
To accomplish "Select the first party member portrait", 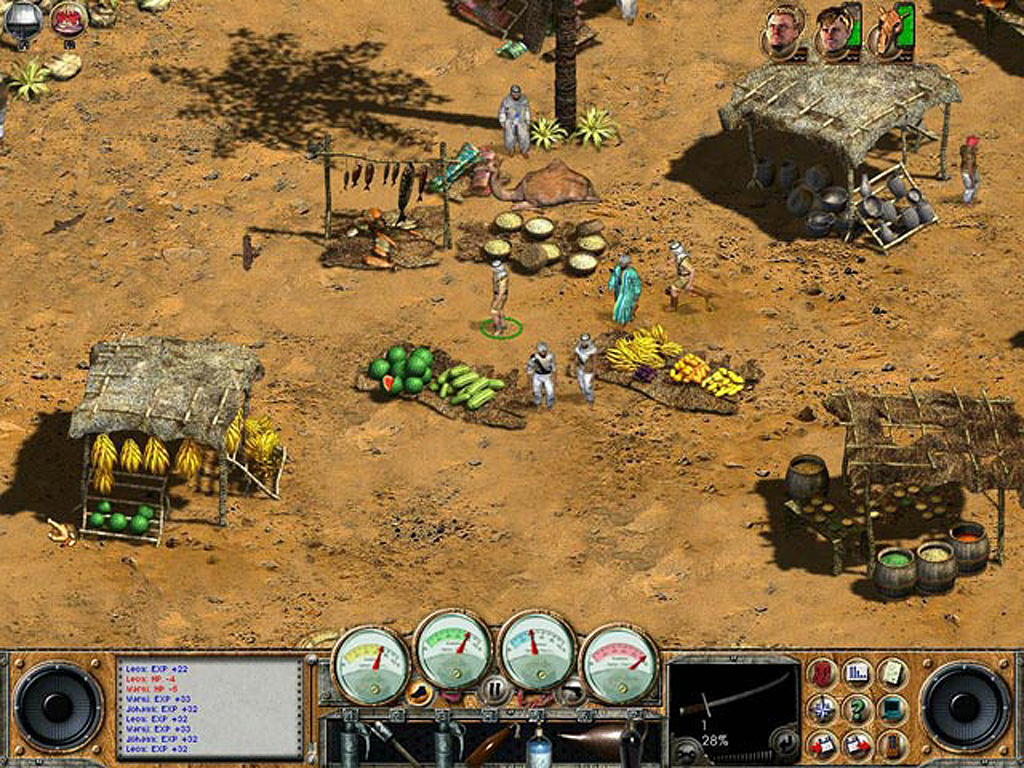I will 784,31.
